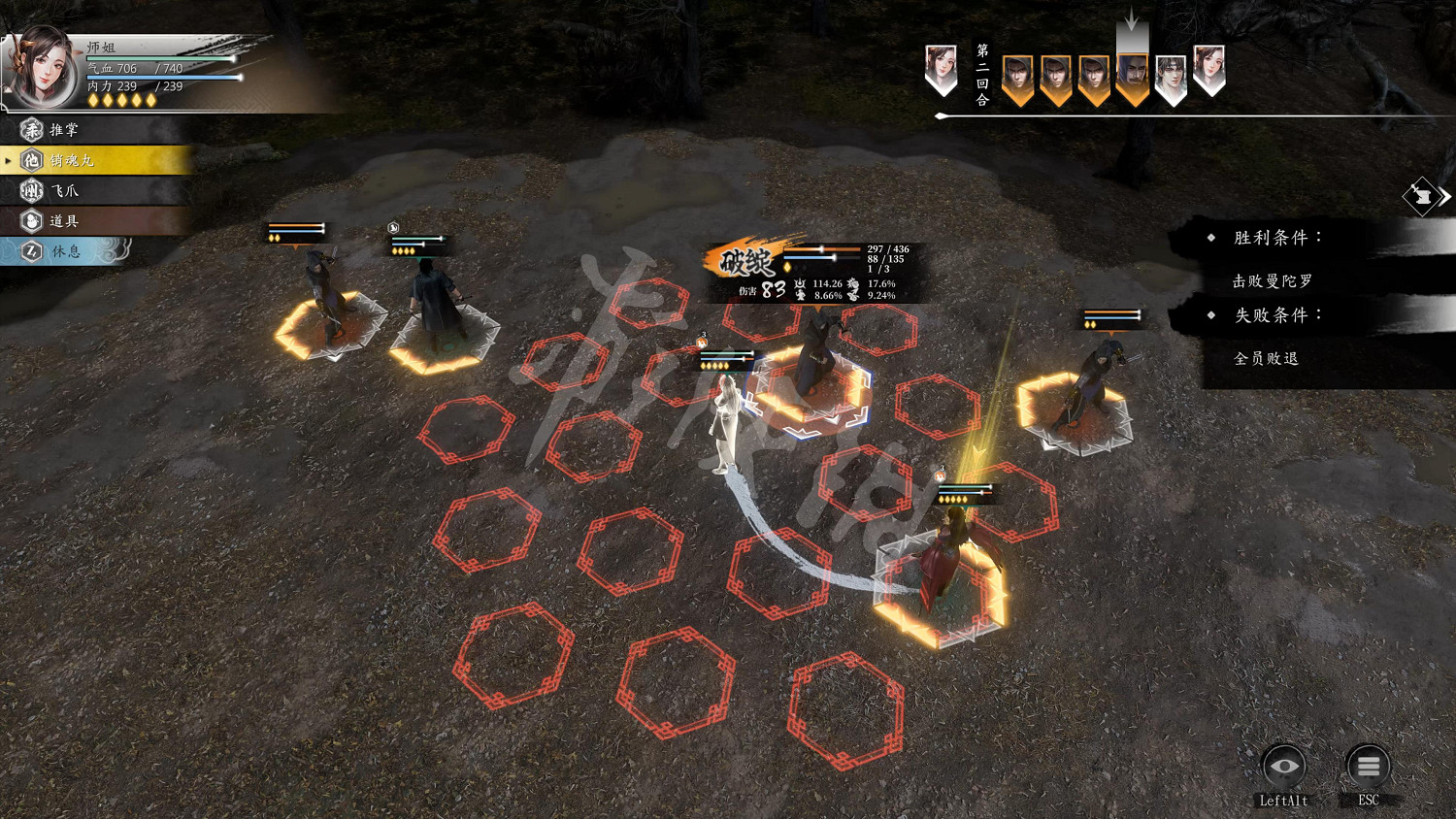Choose the 推掌 palm skill
1456x819 pixels.
pos(63,130)
